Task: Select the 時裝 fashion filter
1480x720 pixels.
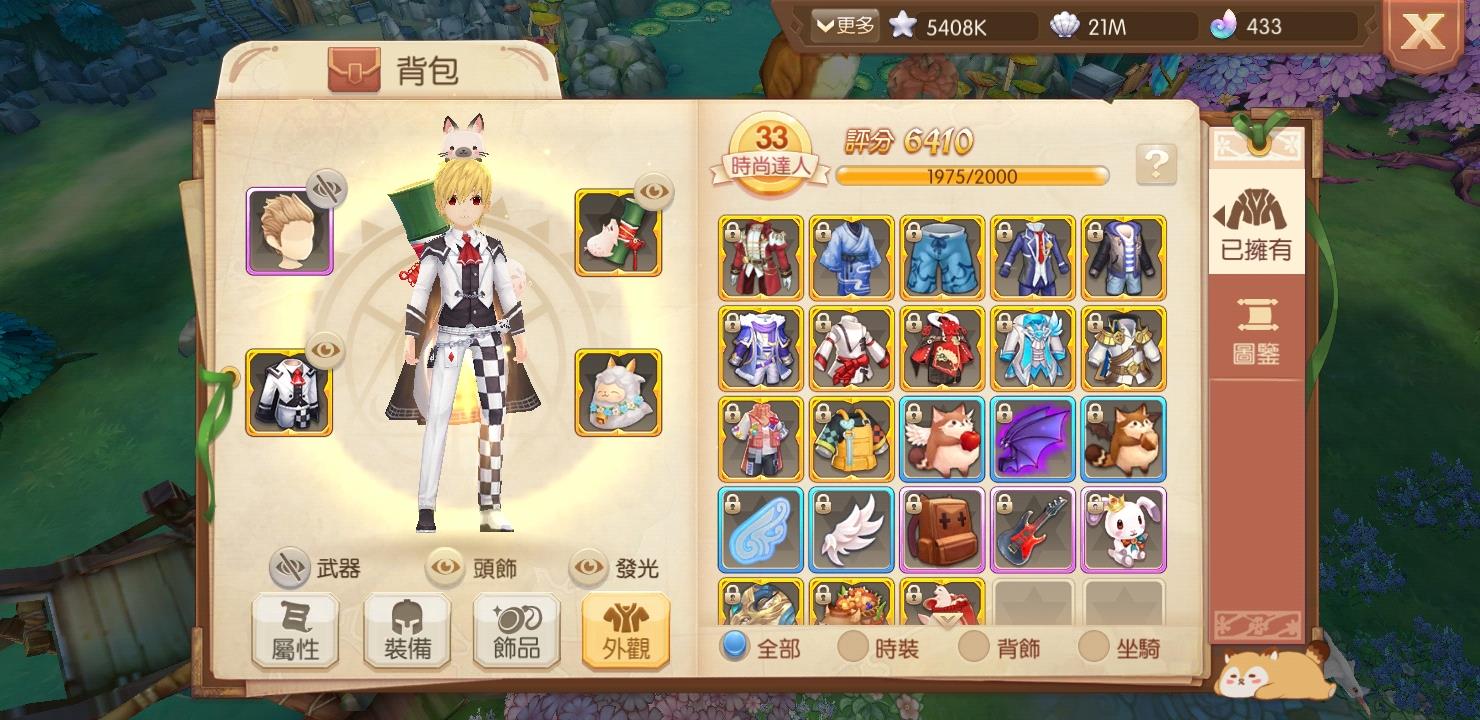Action: click(x=852, y=648)
